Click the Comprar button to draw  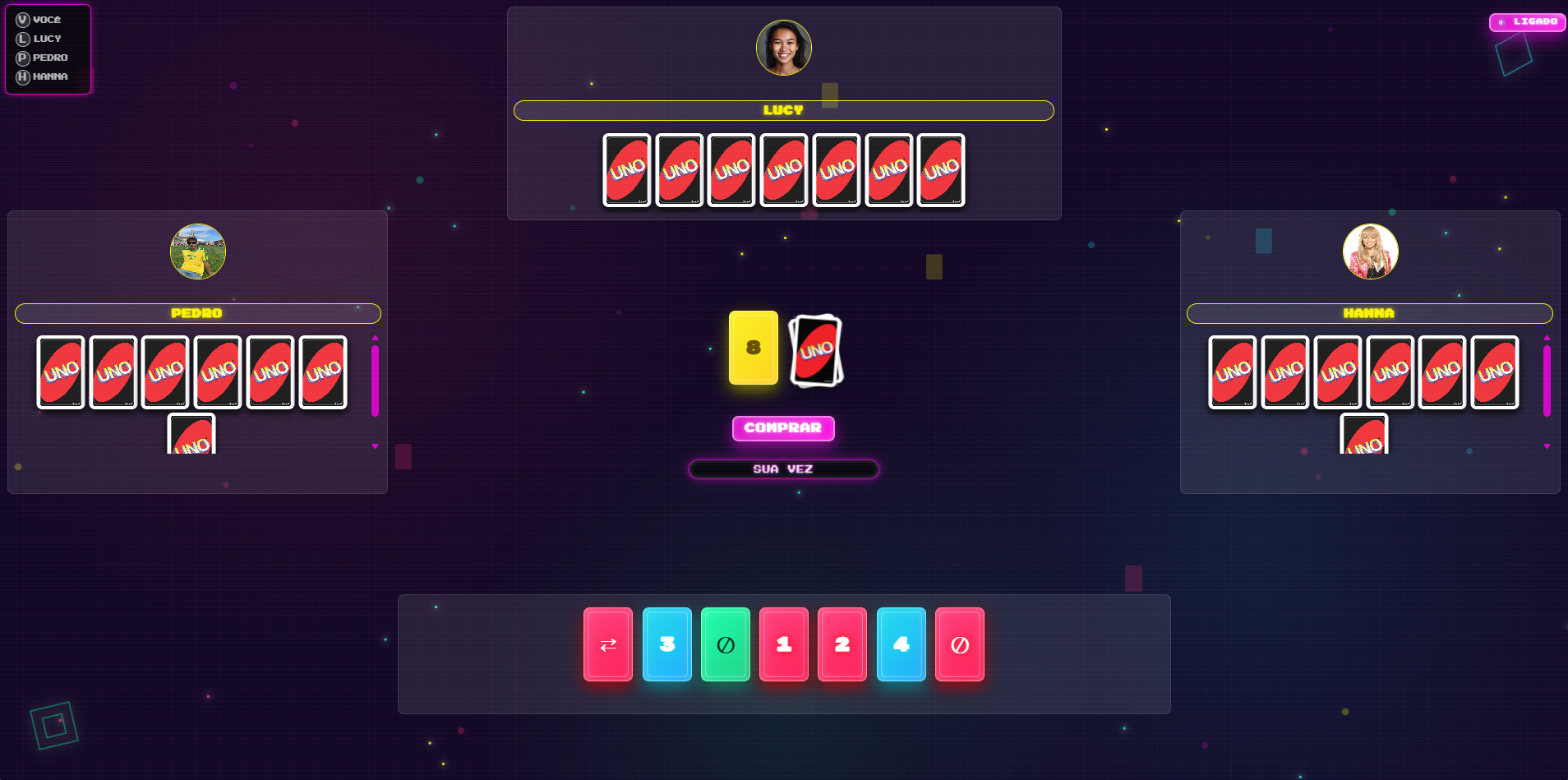(783, 428)
